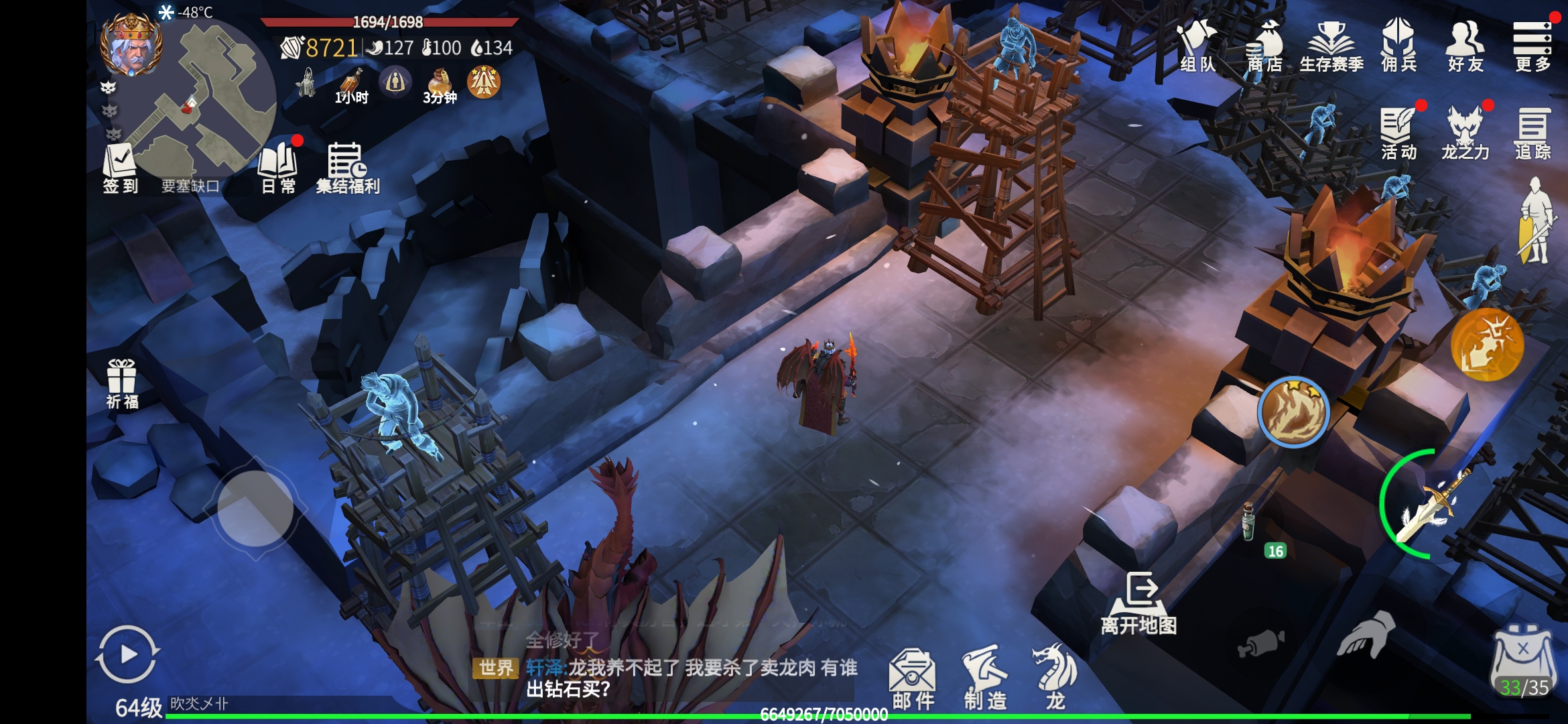
Task: Open the 龙 dragon menu
Action: point(1055,677)
